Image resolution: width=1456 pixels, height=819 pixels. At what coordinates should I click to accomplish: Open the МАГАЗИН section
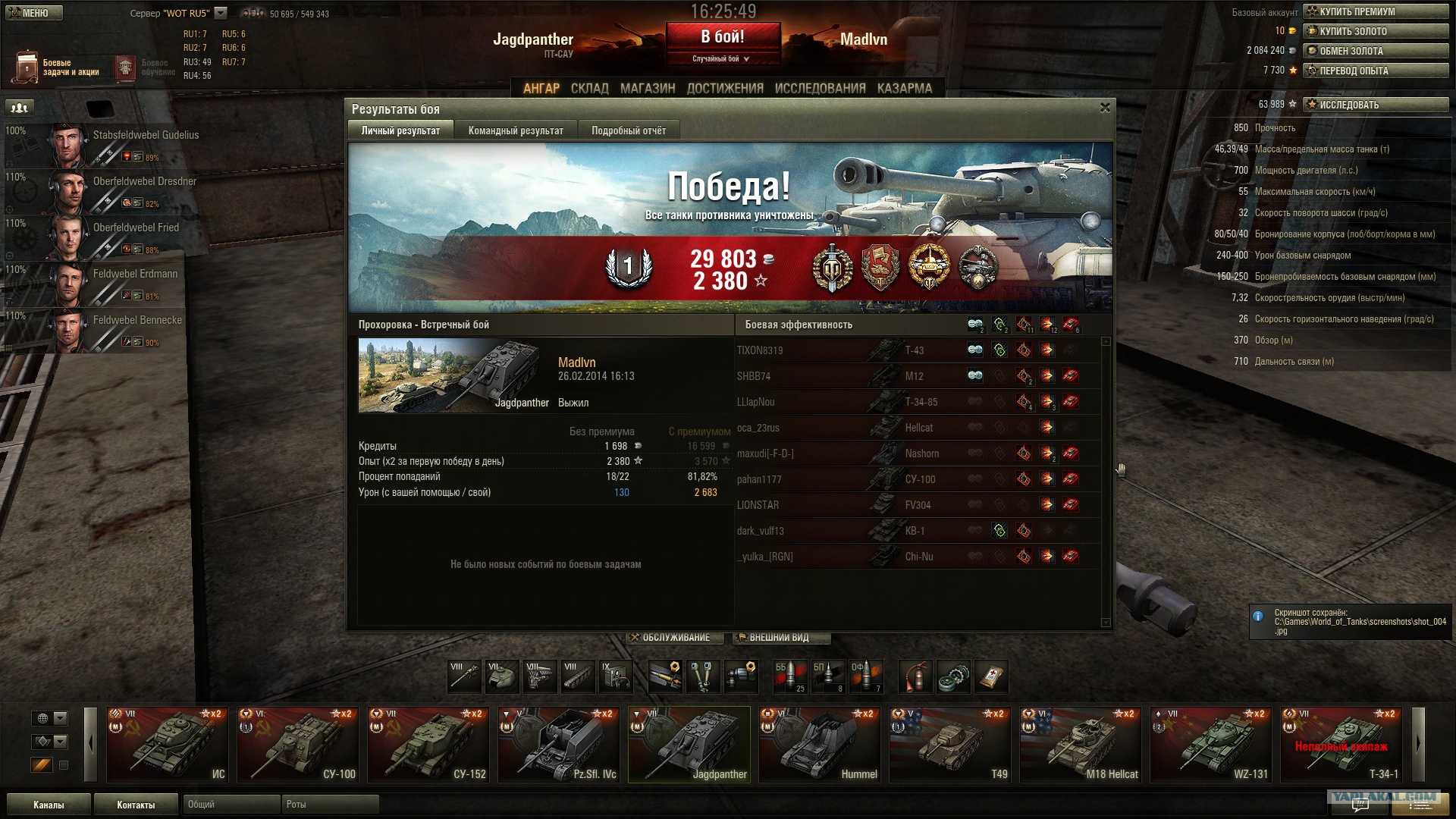point(648,88)
